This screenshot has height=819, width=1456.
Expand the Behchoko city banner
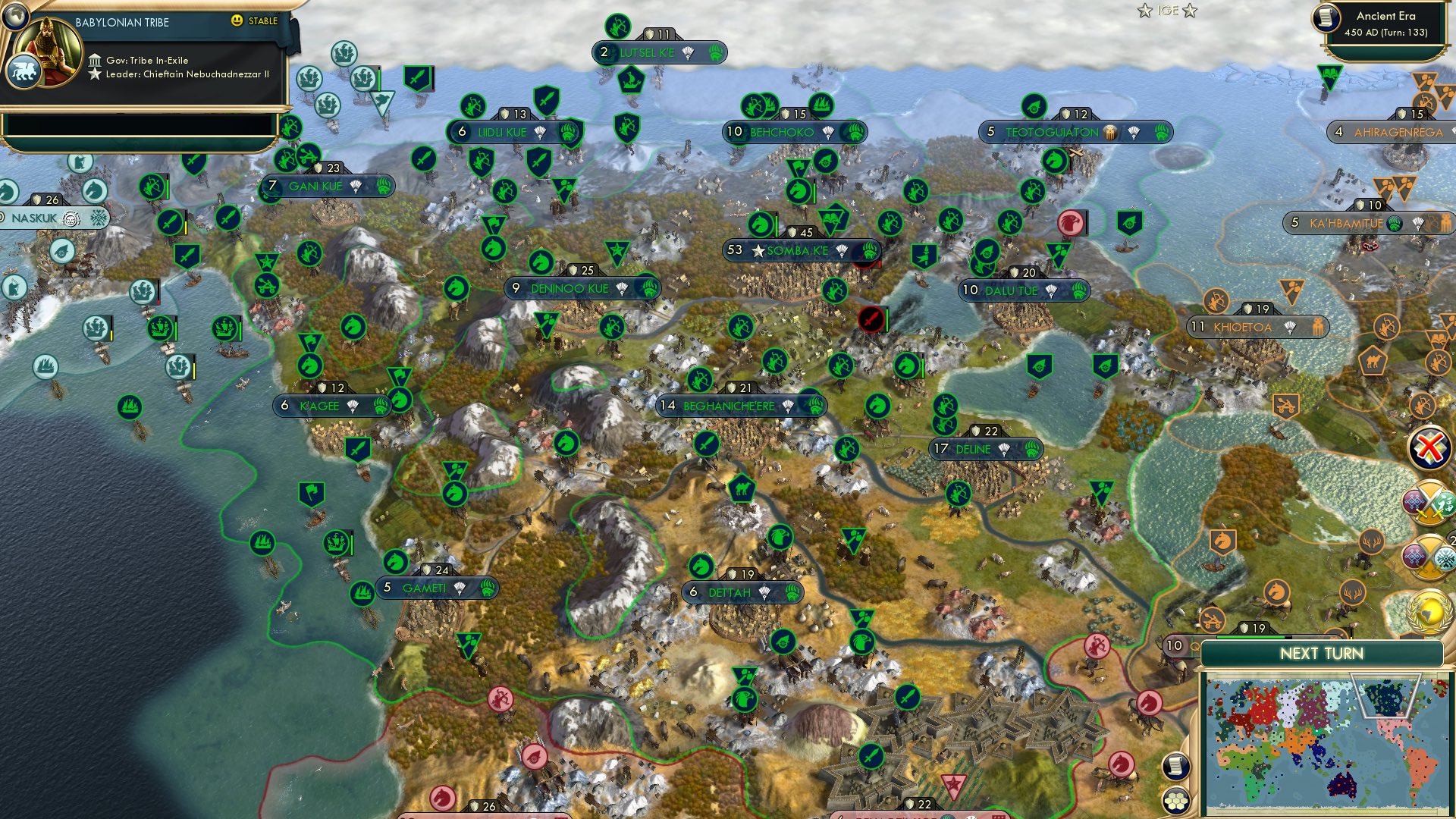coord(781,132)
